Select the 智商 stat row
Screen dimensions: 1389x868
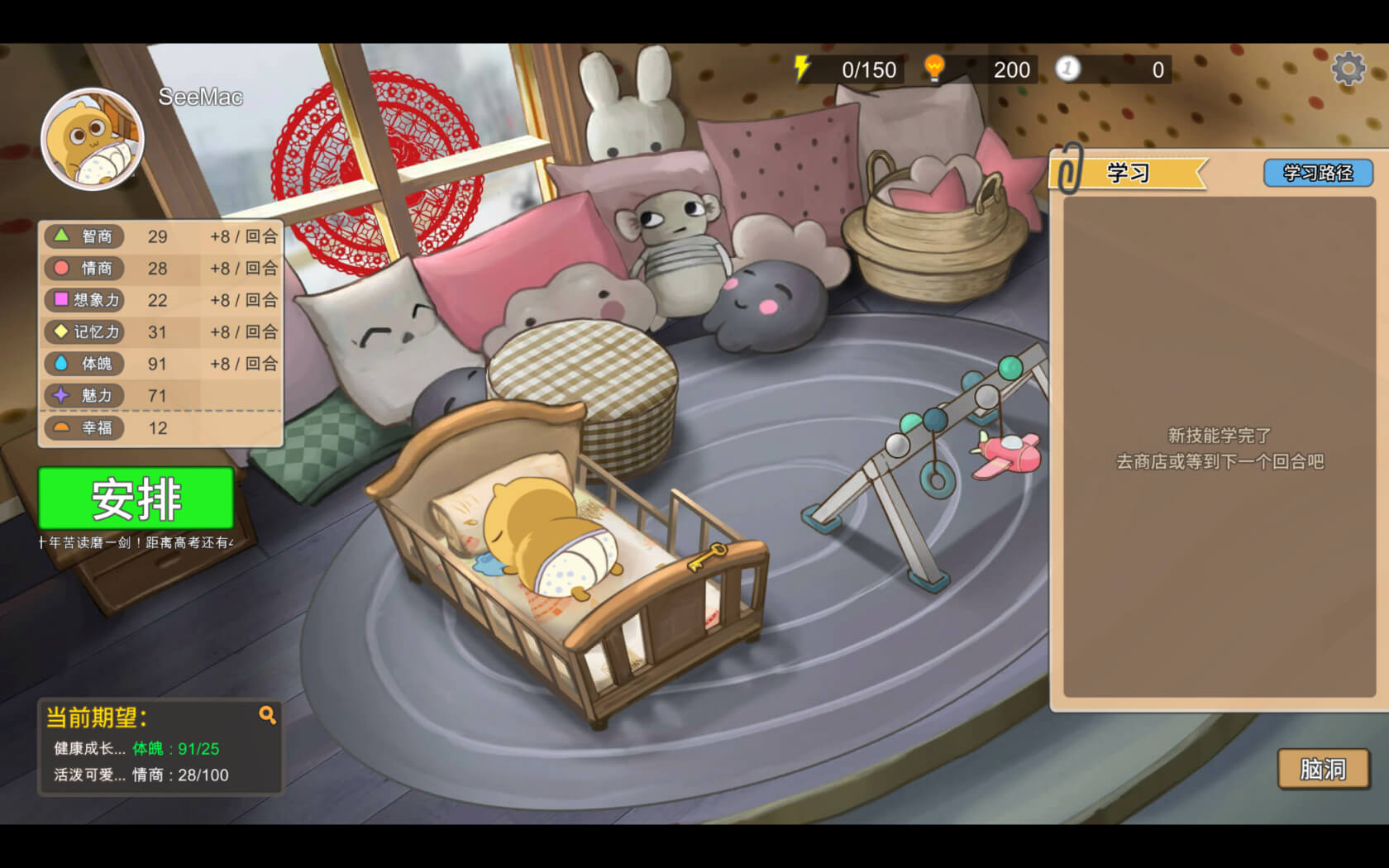pyautogui.click(x=161, y=236)
